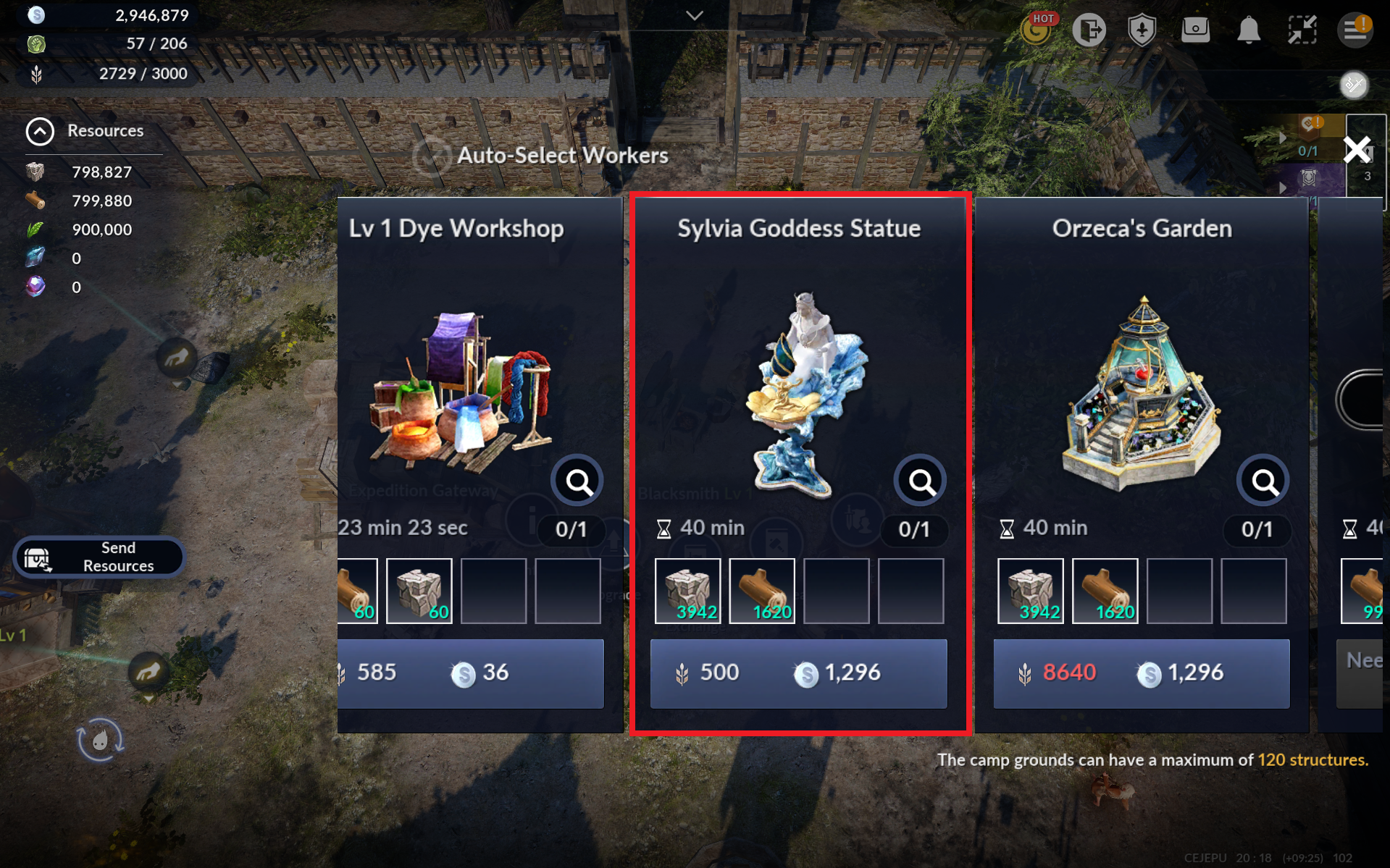This screenshot has height=868, width=1390.
Task: Toggle the minimize UI arrows icon
Action: pos(1302,30)
